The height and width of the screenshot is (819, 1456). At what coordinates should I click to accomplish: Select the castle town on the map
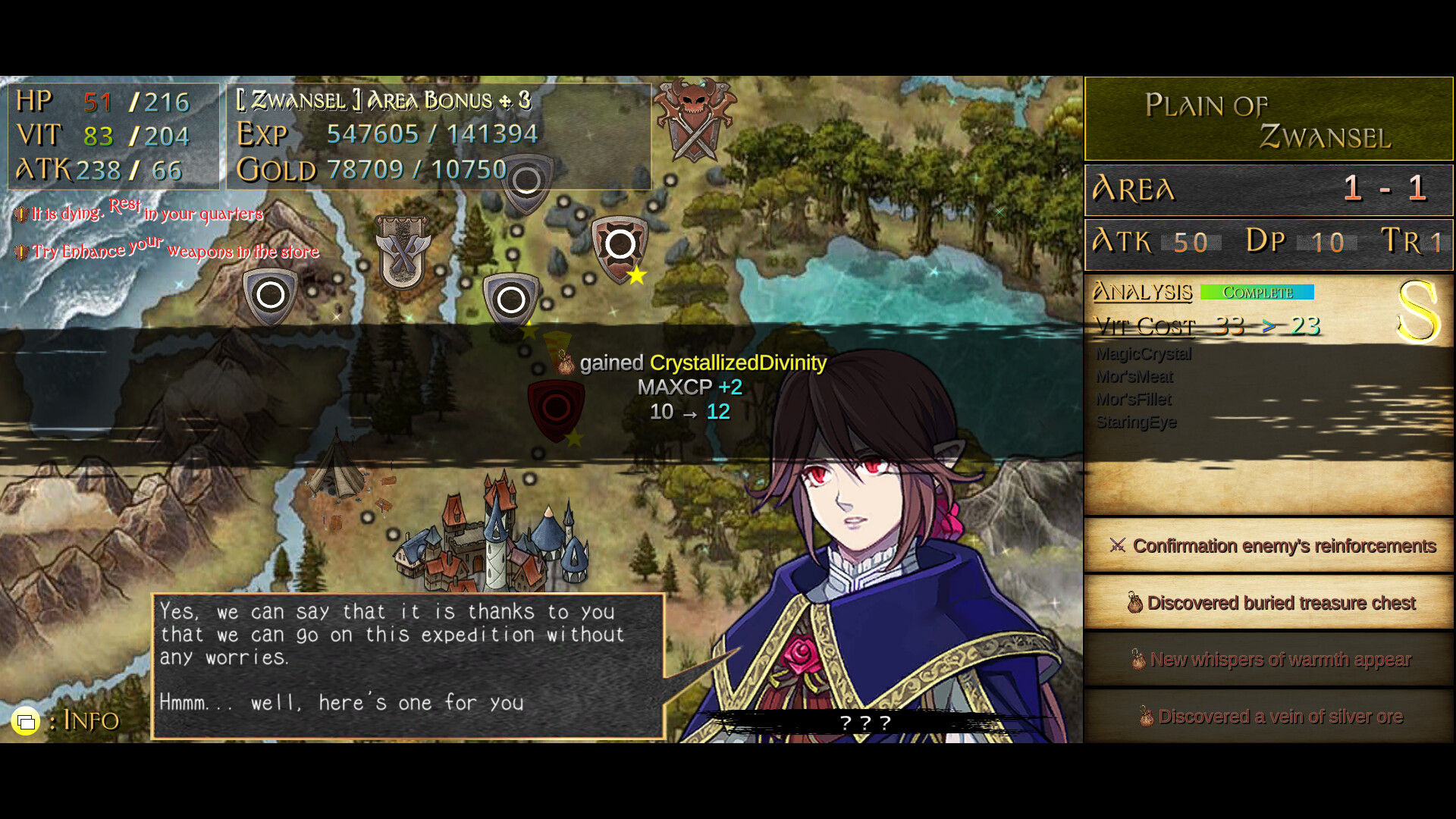coord(493,540)
